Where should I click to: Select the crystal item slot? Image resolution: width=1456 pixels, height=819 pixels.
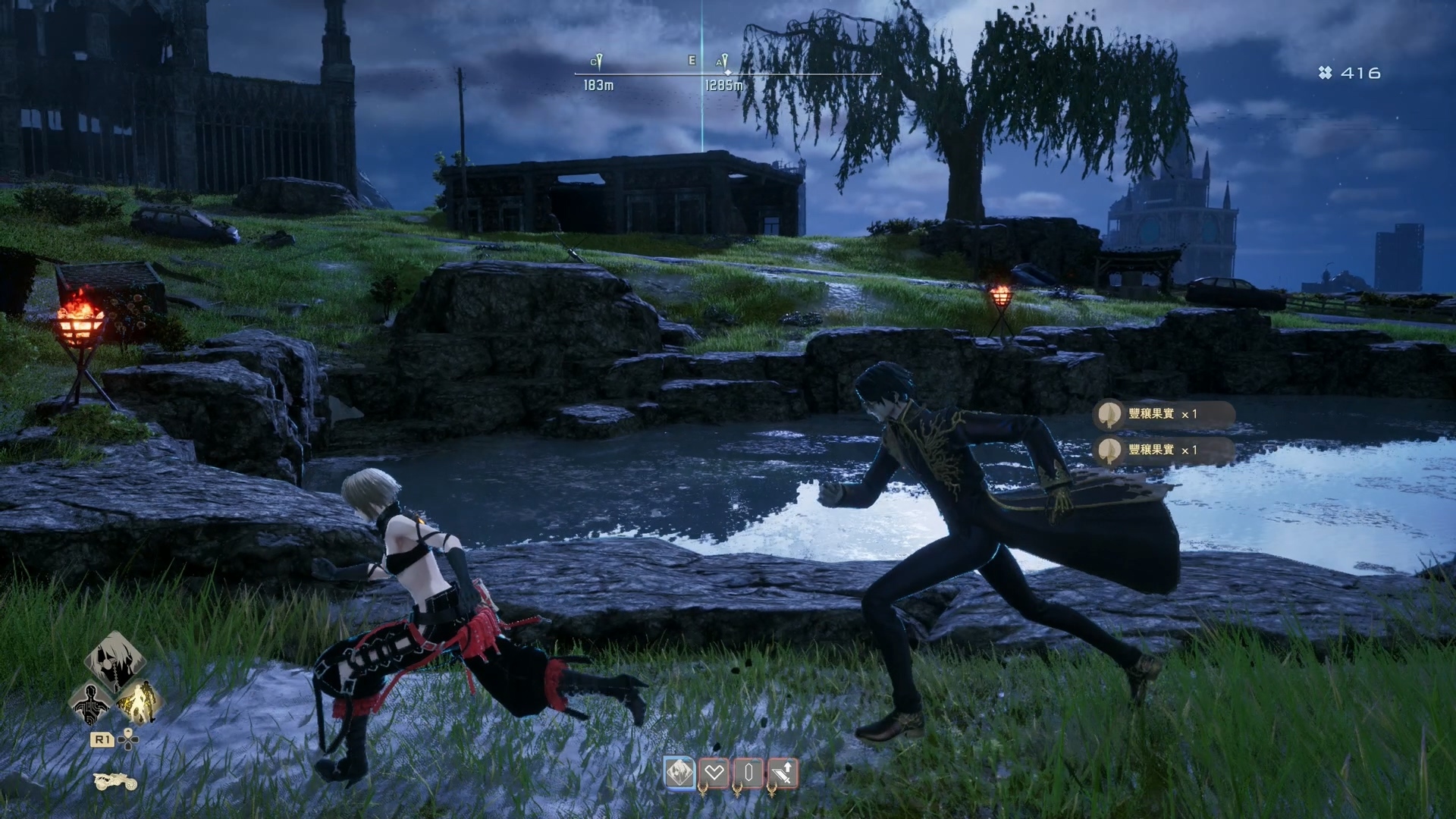tap(748, 773)
